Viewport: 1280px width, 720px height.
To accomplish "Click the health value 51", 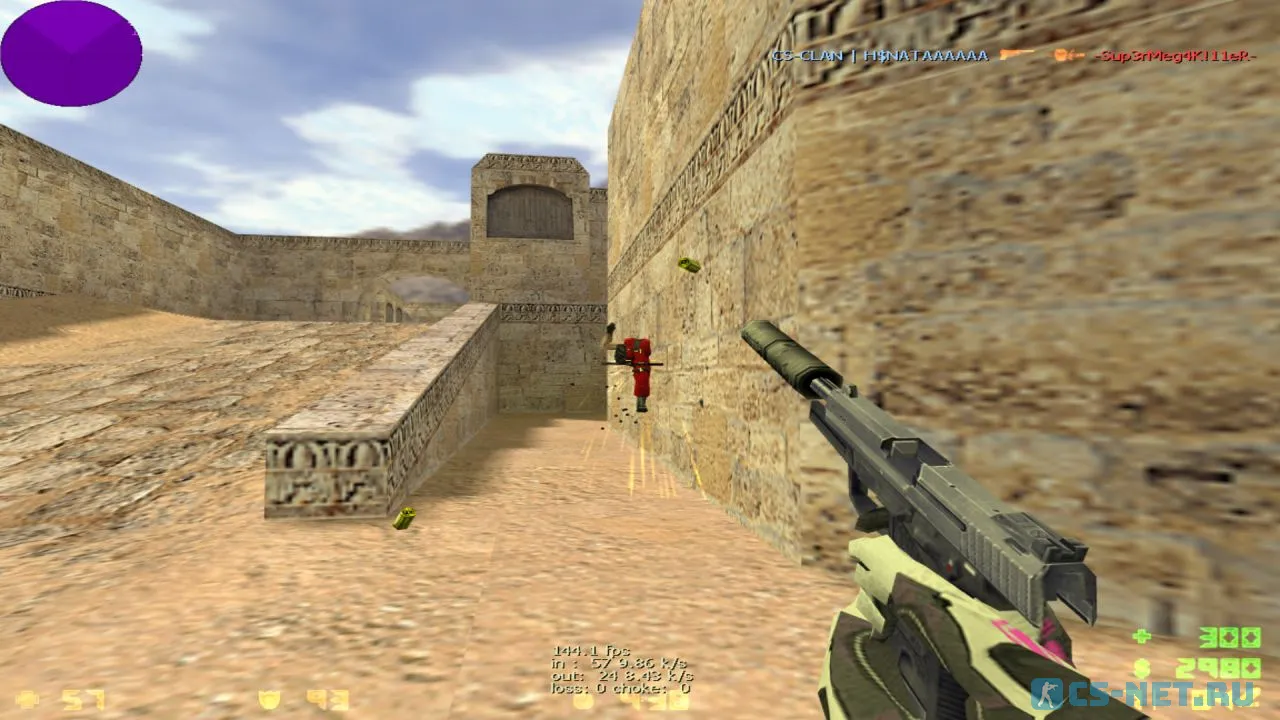I will click(82, 698).
